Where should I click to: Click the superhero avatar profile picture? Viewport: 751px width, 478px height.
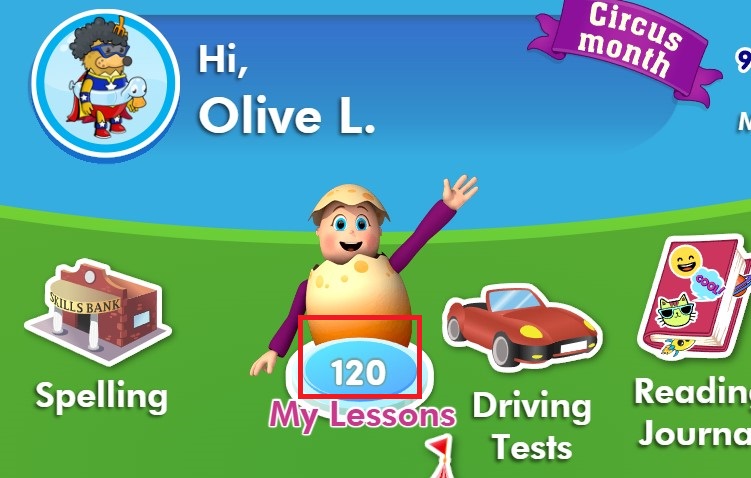coord(105,84)
